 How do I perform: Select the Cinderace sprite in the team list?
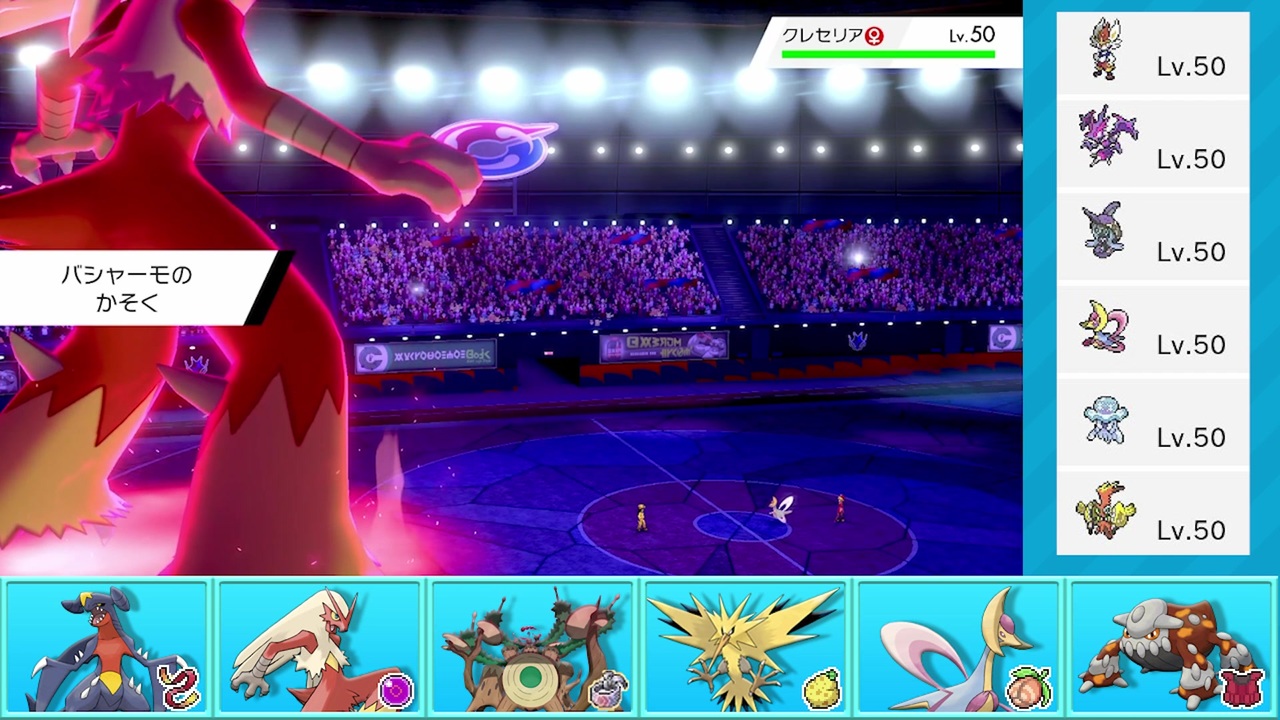[1108, 47]
